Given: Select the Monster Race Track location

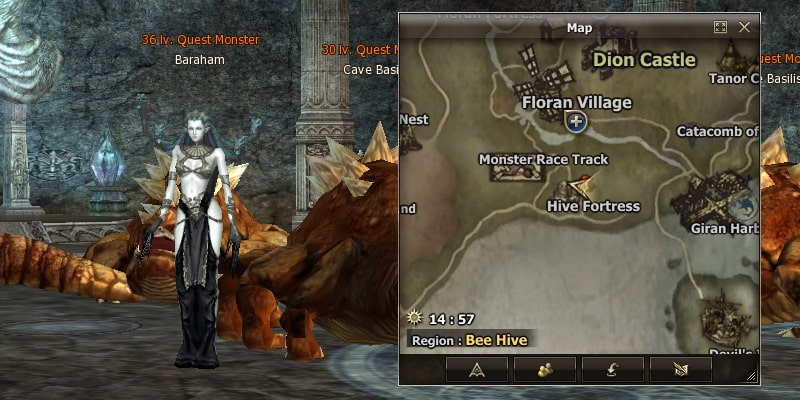Looking at the screenshot, I should click(x=543, y=159).
